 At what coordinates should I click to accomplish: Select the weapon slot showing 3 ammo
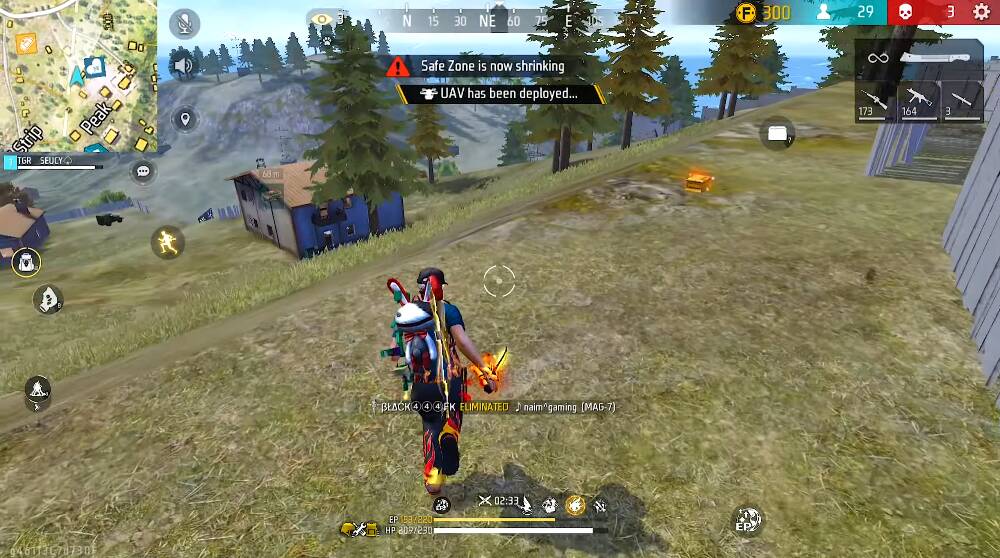coord(960,101)
